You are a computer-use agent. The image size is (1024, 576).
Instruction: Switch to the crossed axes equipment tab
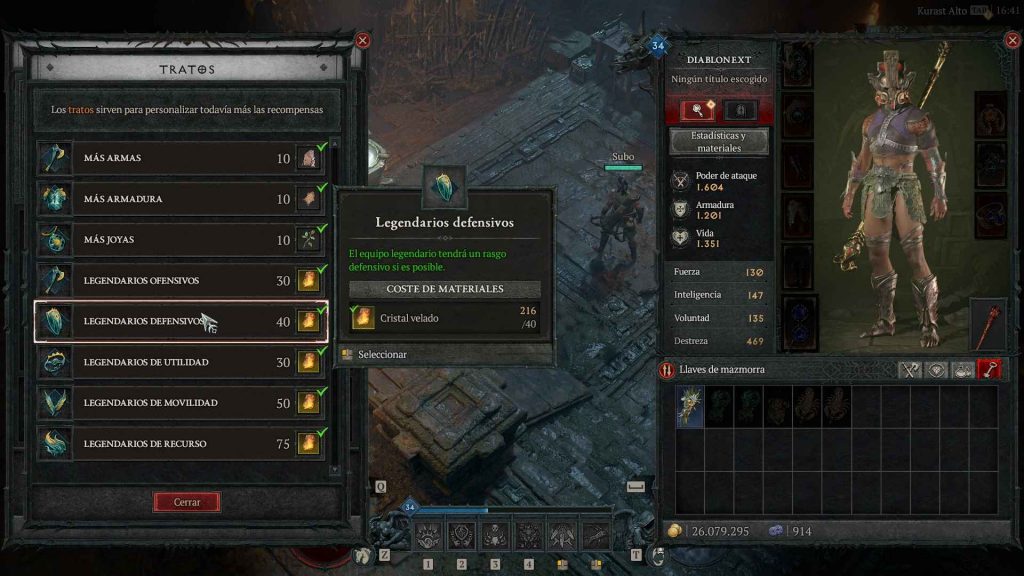click(909, 370)
